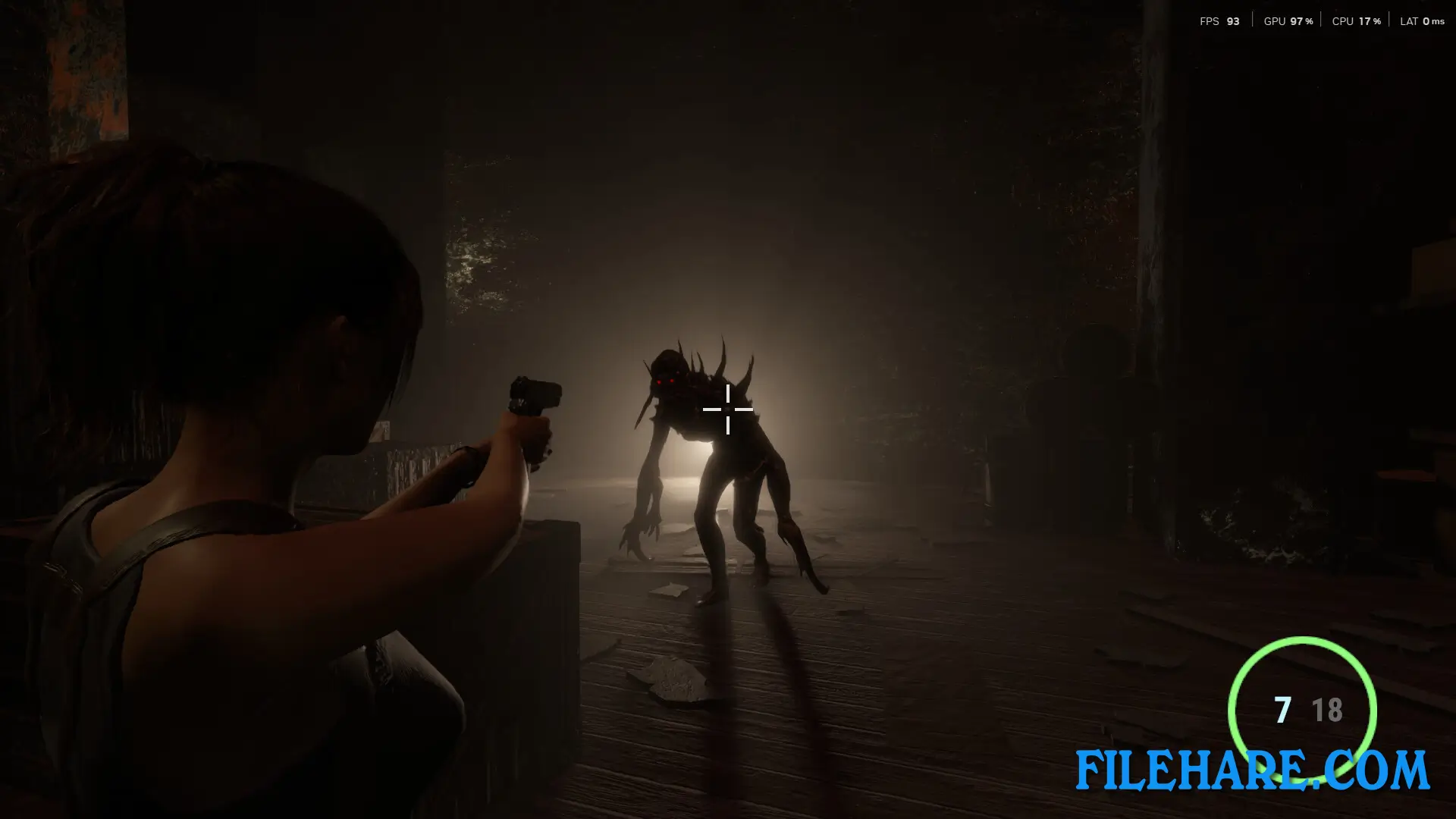Click the divider after the FPS stat

pyautogui.click(x=1253, y=19)
